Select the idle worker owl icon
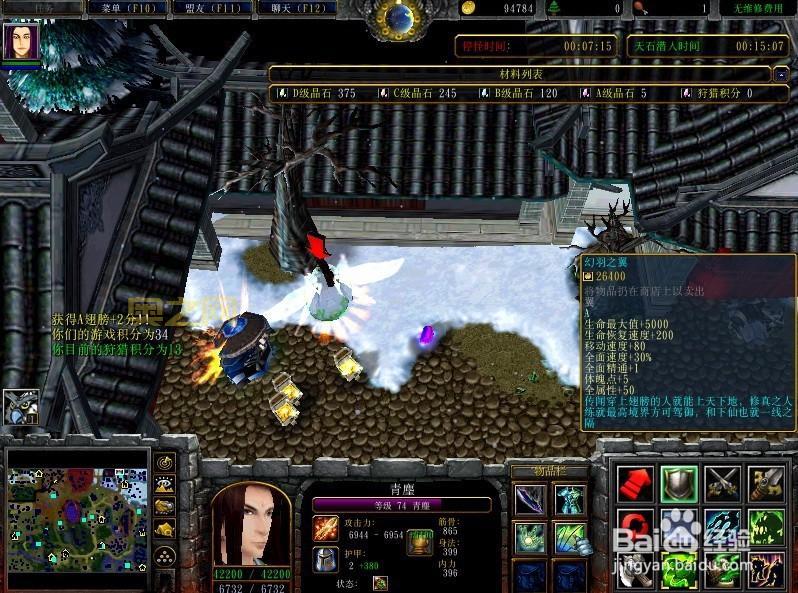Viewport: 798px width, 593px height. 20,407
